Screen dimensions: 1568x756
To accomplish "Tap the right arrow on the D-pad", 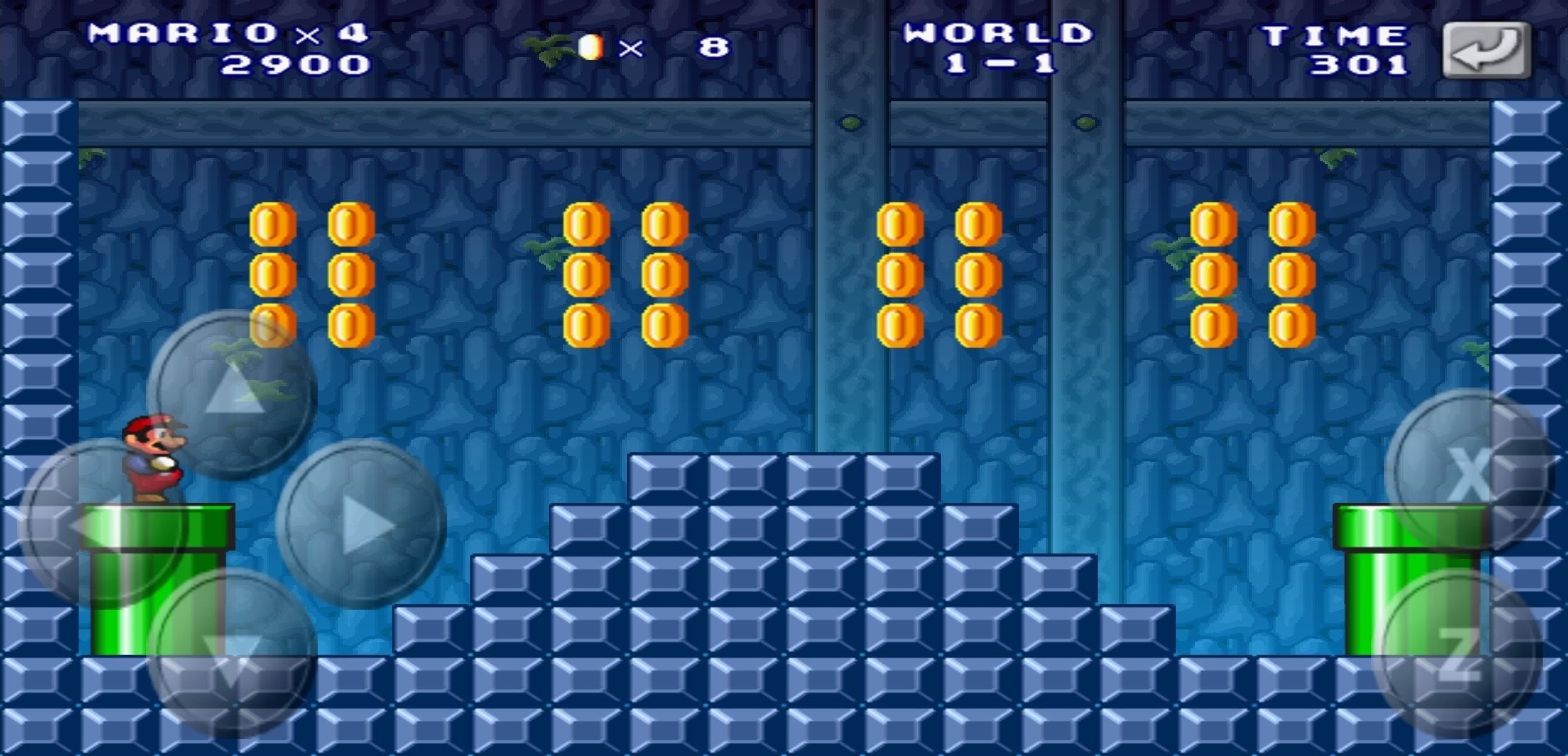I will (361, 524).
